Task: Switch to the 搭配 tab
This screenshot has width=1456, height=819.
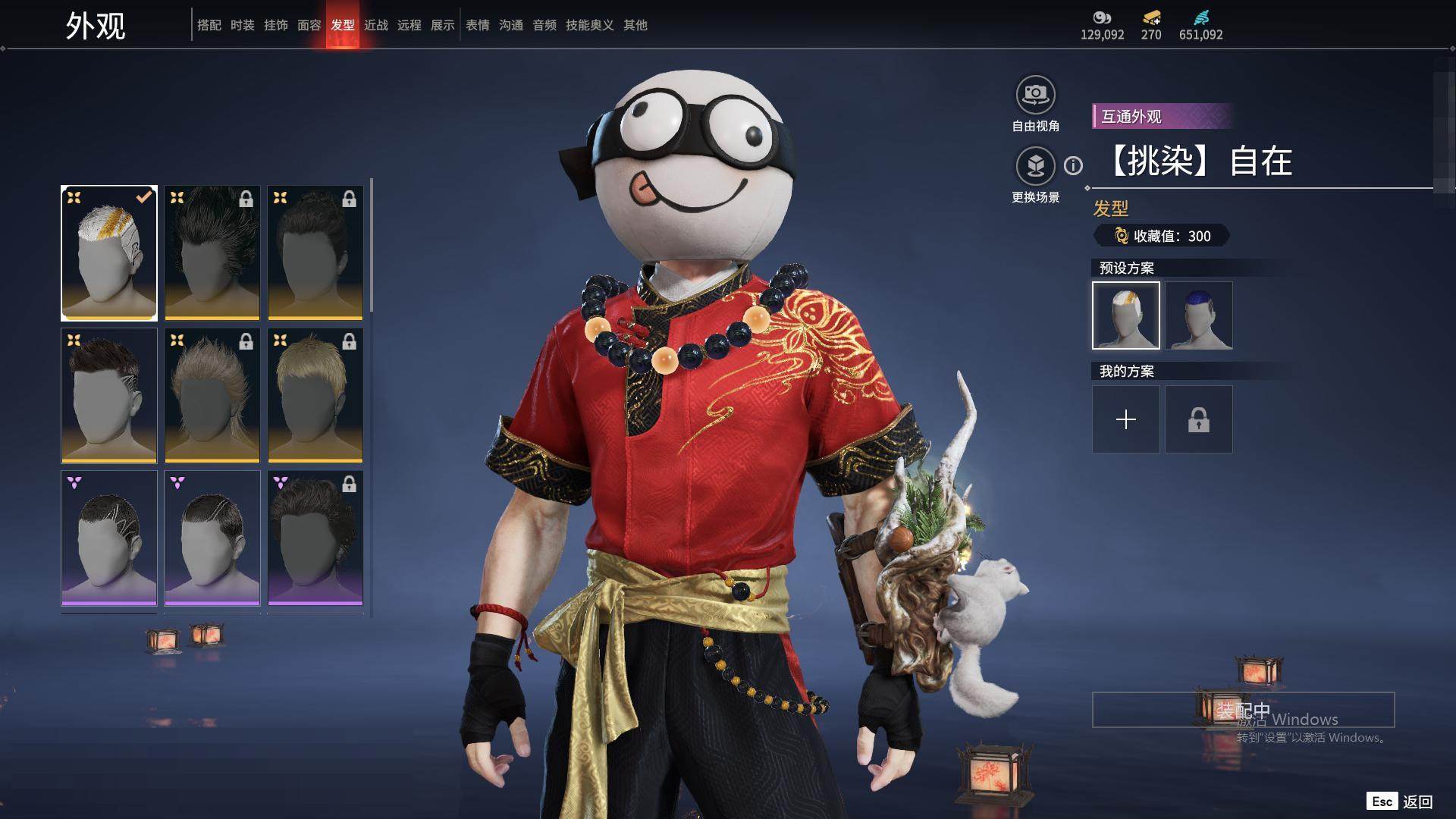Action: tap(209, 25)
